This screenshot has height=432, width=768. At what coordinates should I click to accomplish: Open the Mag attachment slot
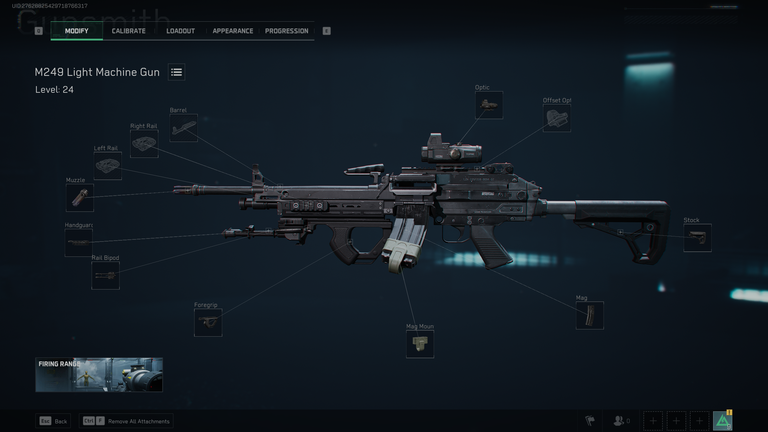590,316
